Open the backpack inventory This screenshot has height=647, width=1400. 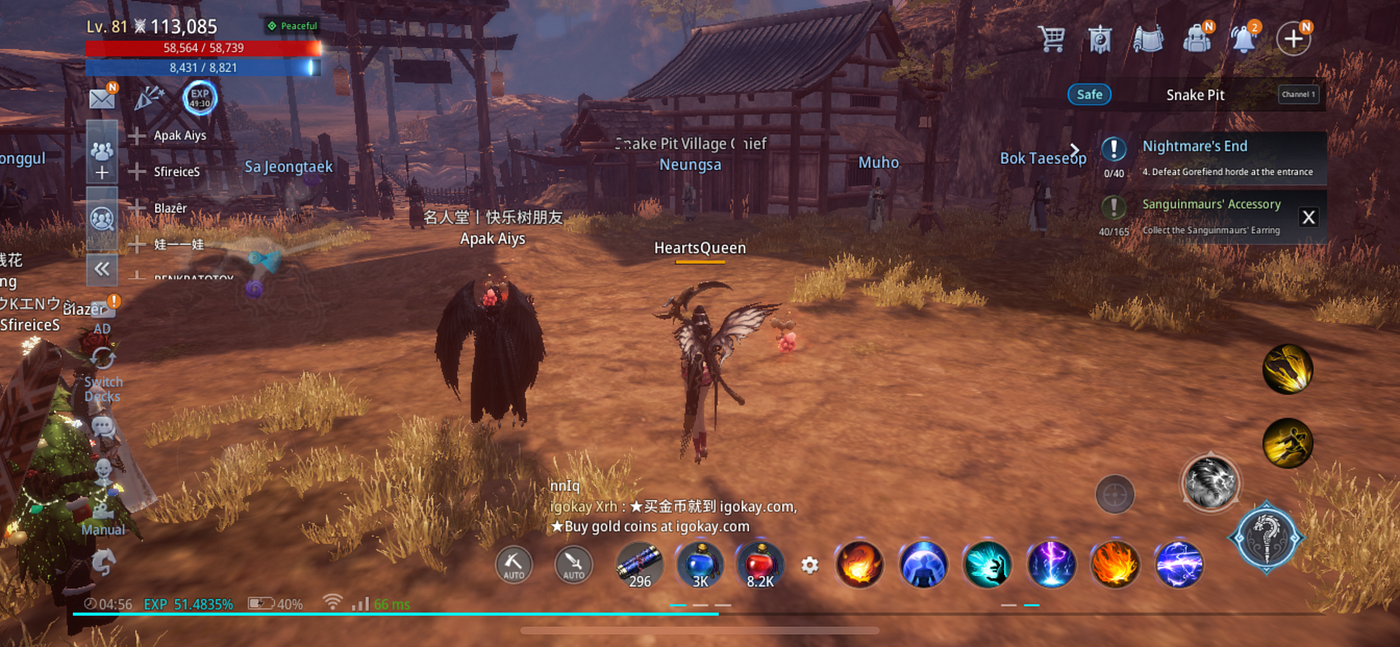pos(1196,39)
